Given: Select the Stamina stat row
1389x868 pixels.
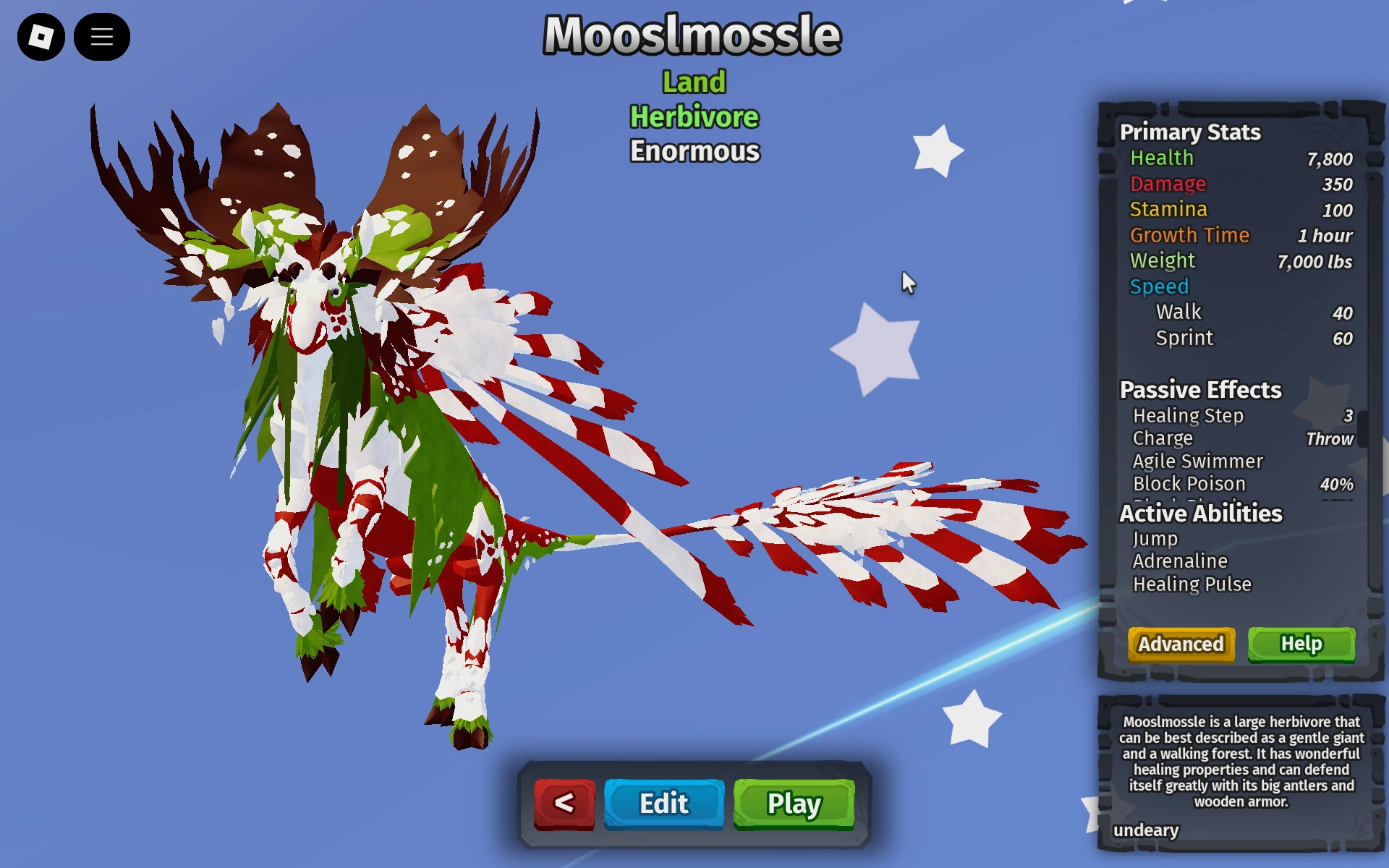Looking at the screenshot, I should click(1168, 210).
